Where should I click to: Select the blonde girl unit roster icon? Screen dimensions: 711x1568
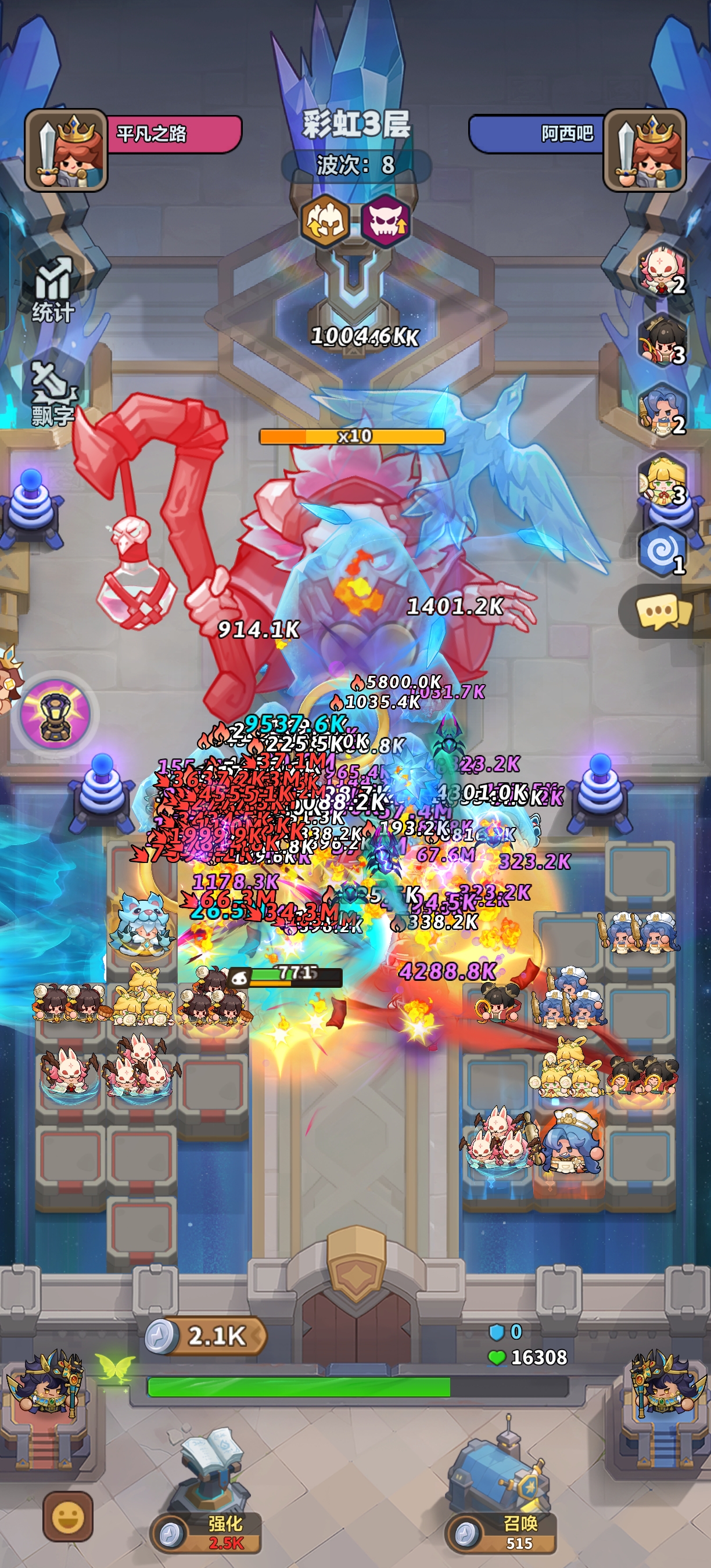point(662,481)
